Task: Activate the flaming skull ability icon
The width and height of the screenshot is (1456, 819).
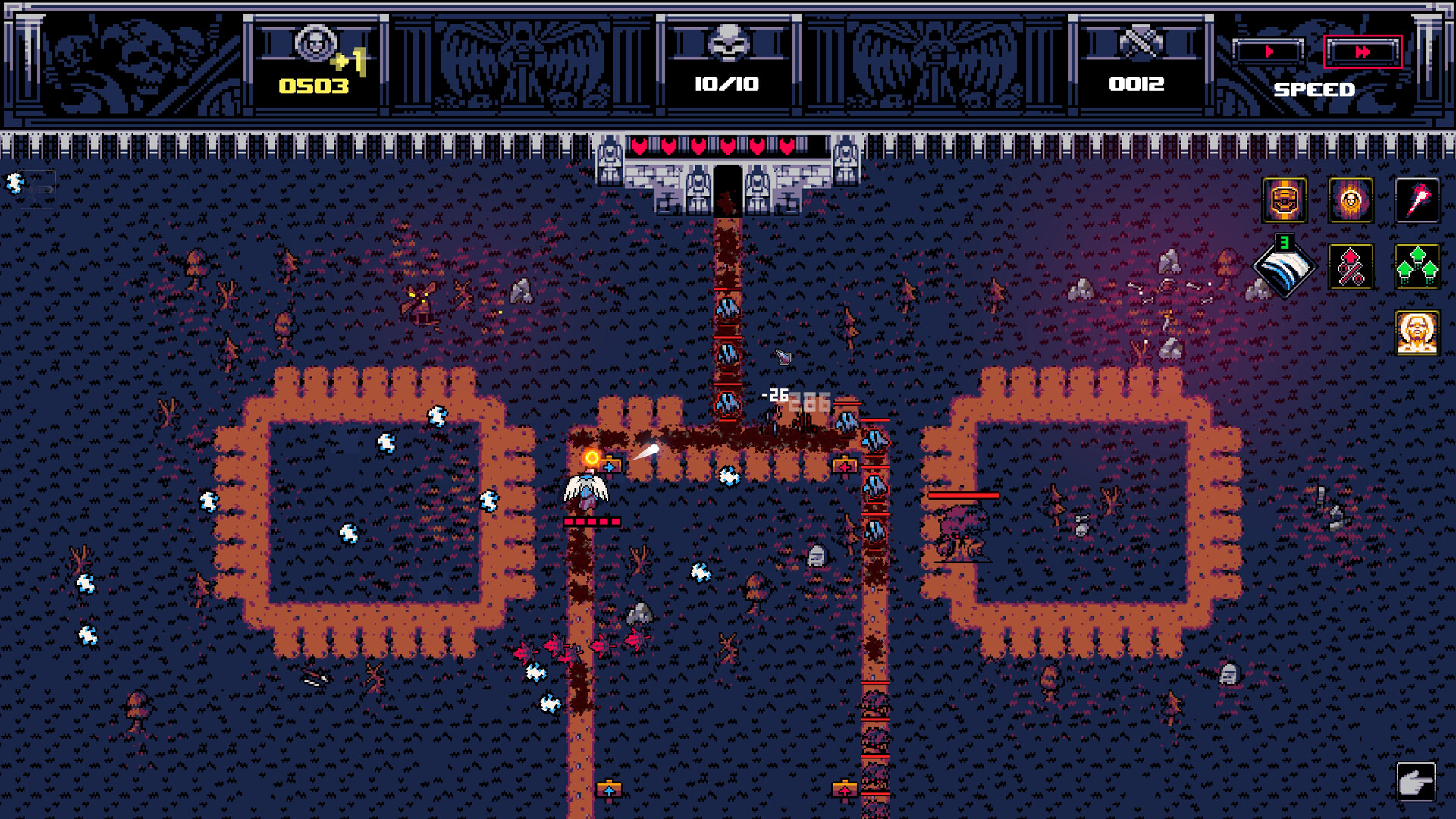Action: [1350, 201]
